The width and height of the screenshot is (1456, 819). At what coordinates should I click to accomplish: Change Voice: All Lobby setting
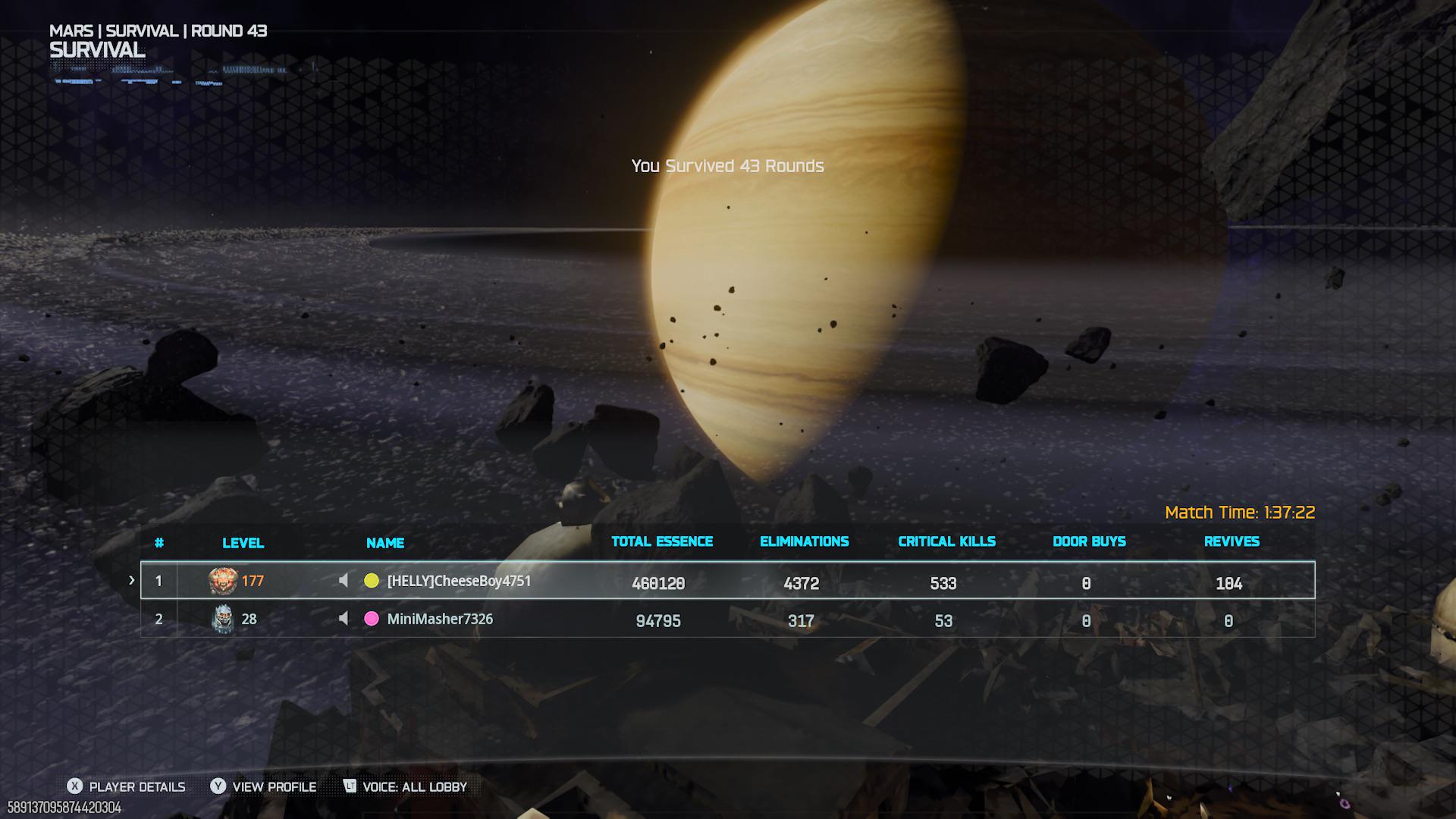pyautogui.click(x=405, y=786)
